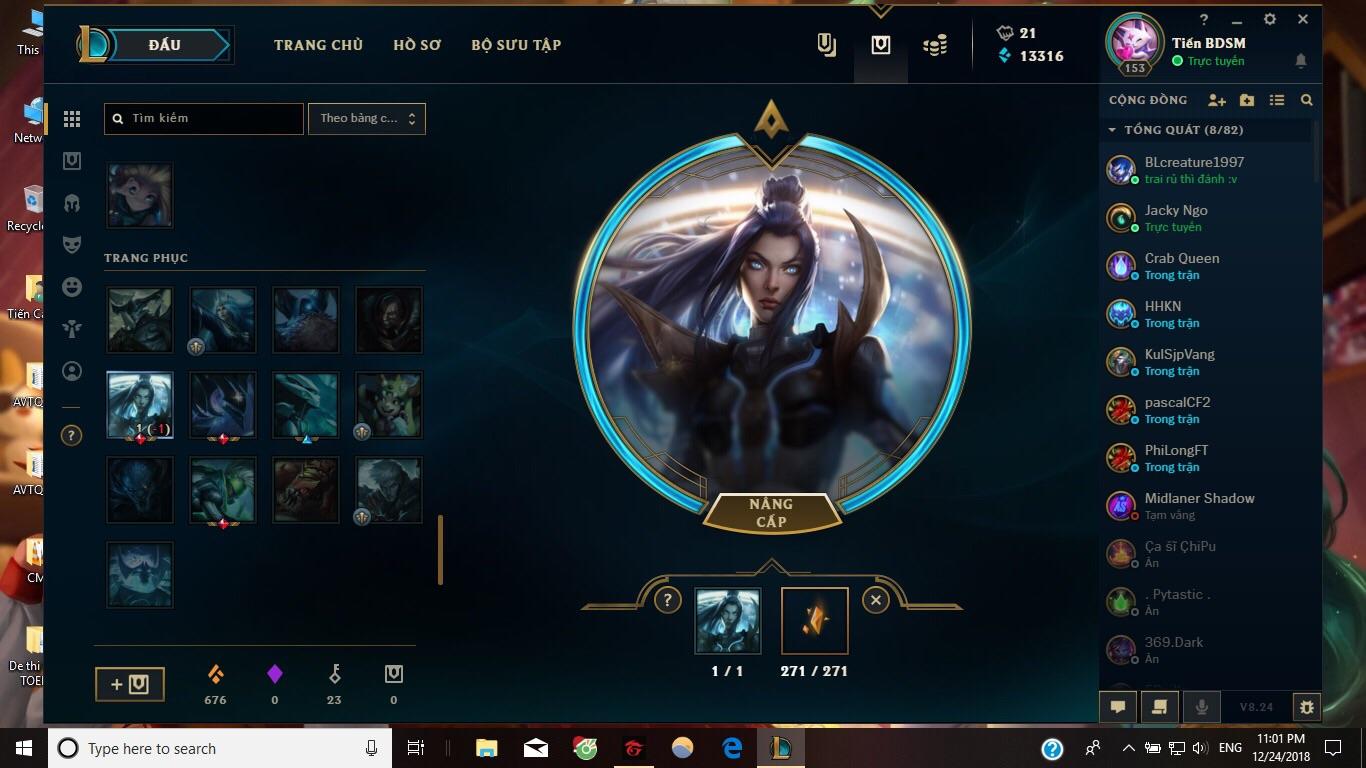Open Hextech Loot crate icon in top bar
Image resolution: width=1366 pixels, height=768 pixels.
coord(880,44)
